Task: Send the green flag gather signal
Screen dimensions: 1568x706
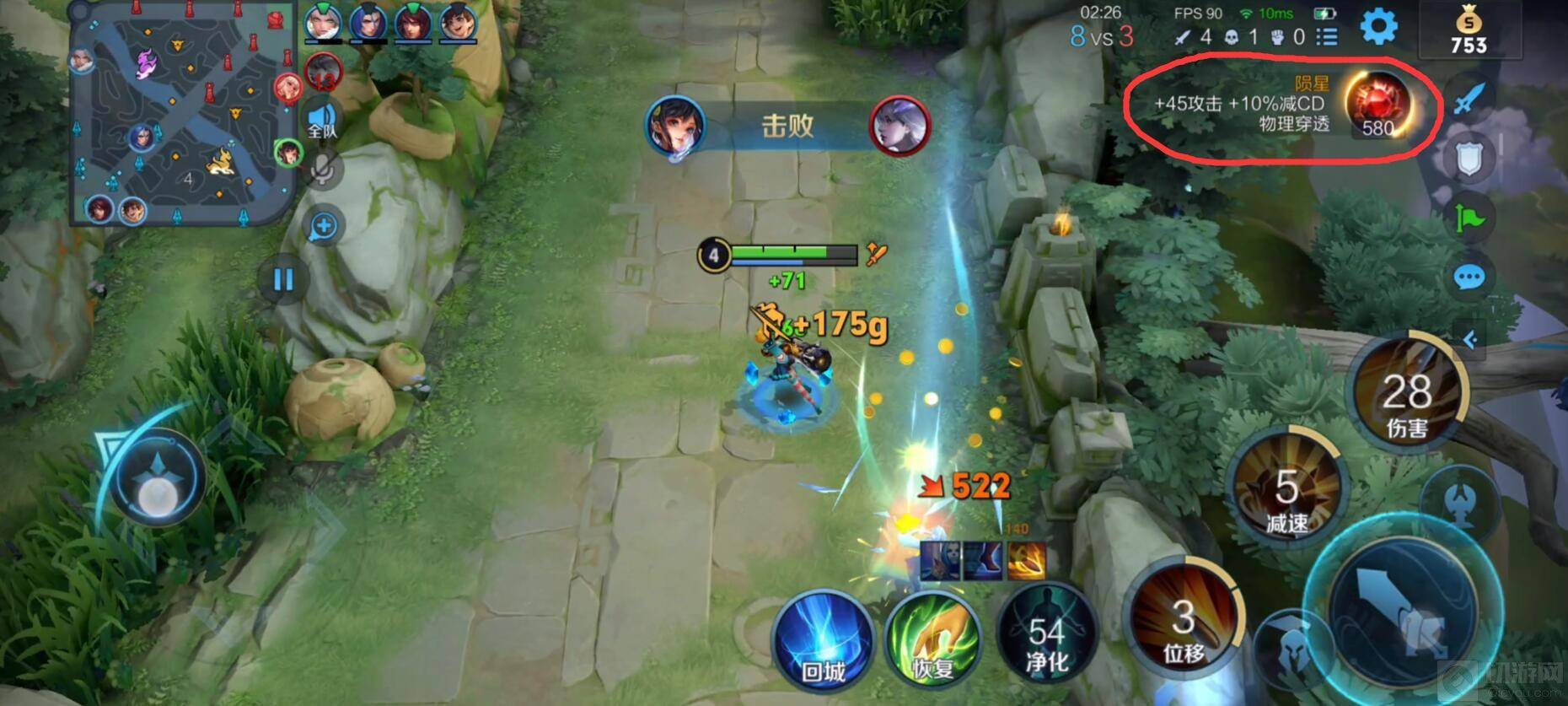Action: (x=1469, y=218)
